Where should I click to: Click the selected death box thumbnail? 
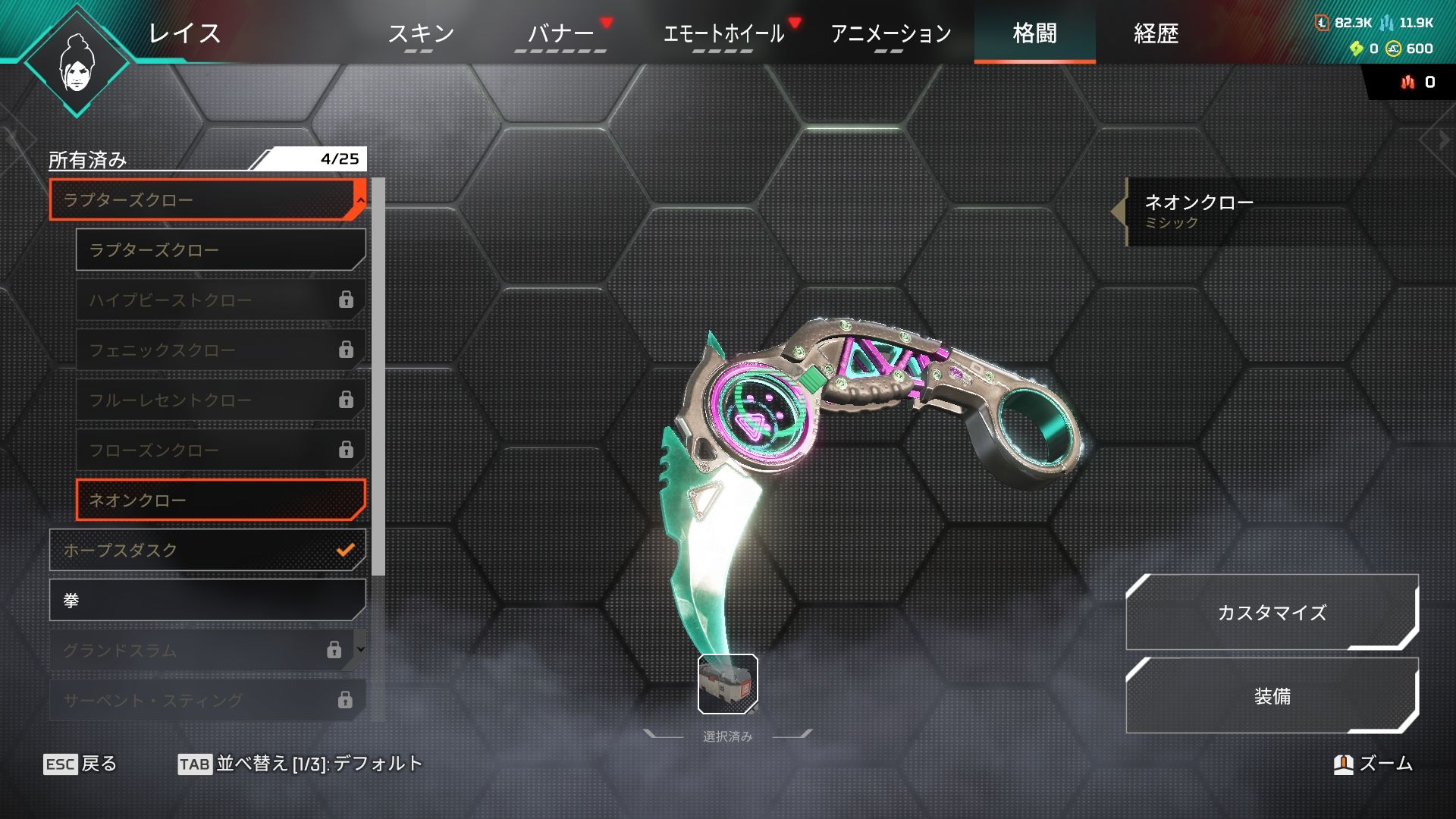click(x=727, y=684)
